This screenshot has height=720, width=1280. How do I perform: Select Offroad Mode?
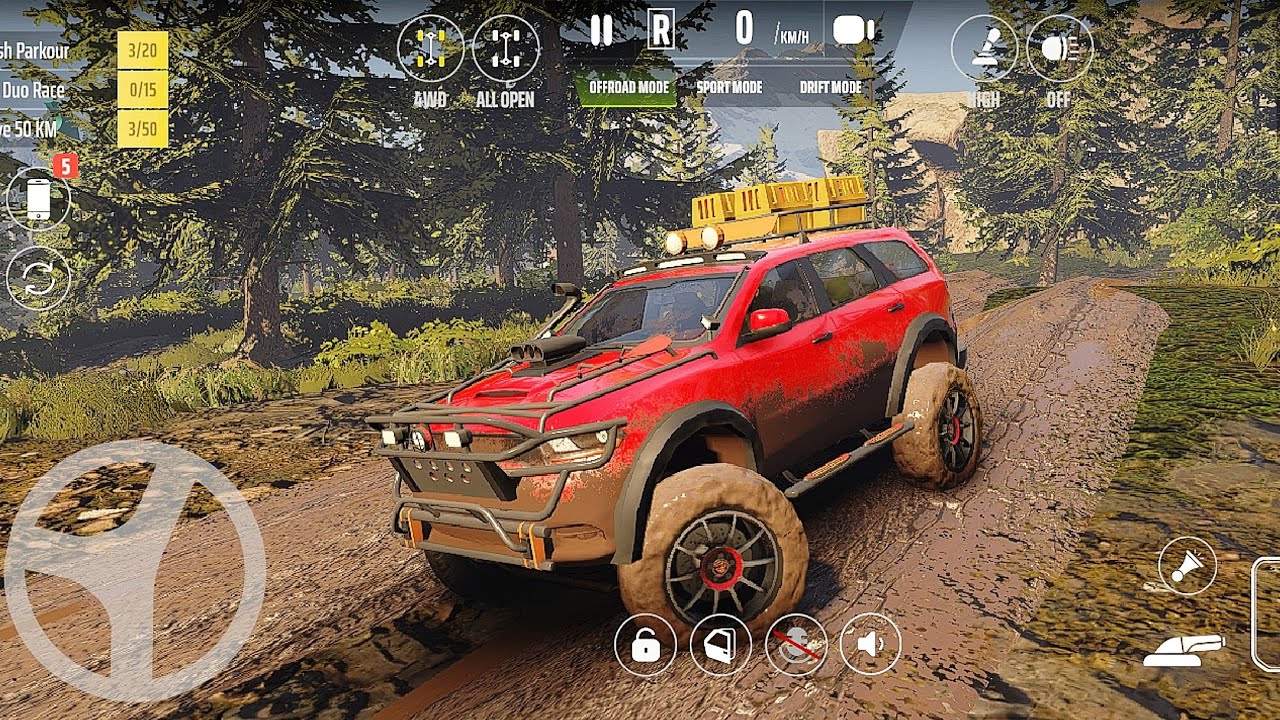[628, 88]
